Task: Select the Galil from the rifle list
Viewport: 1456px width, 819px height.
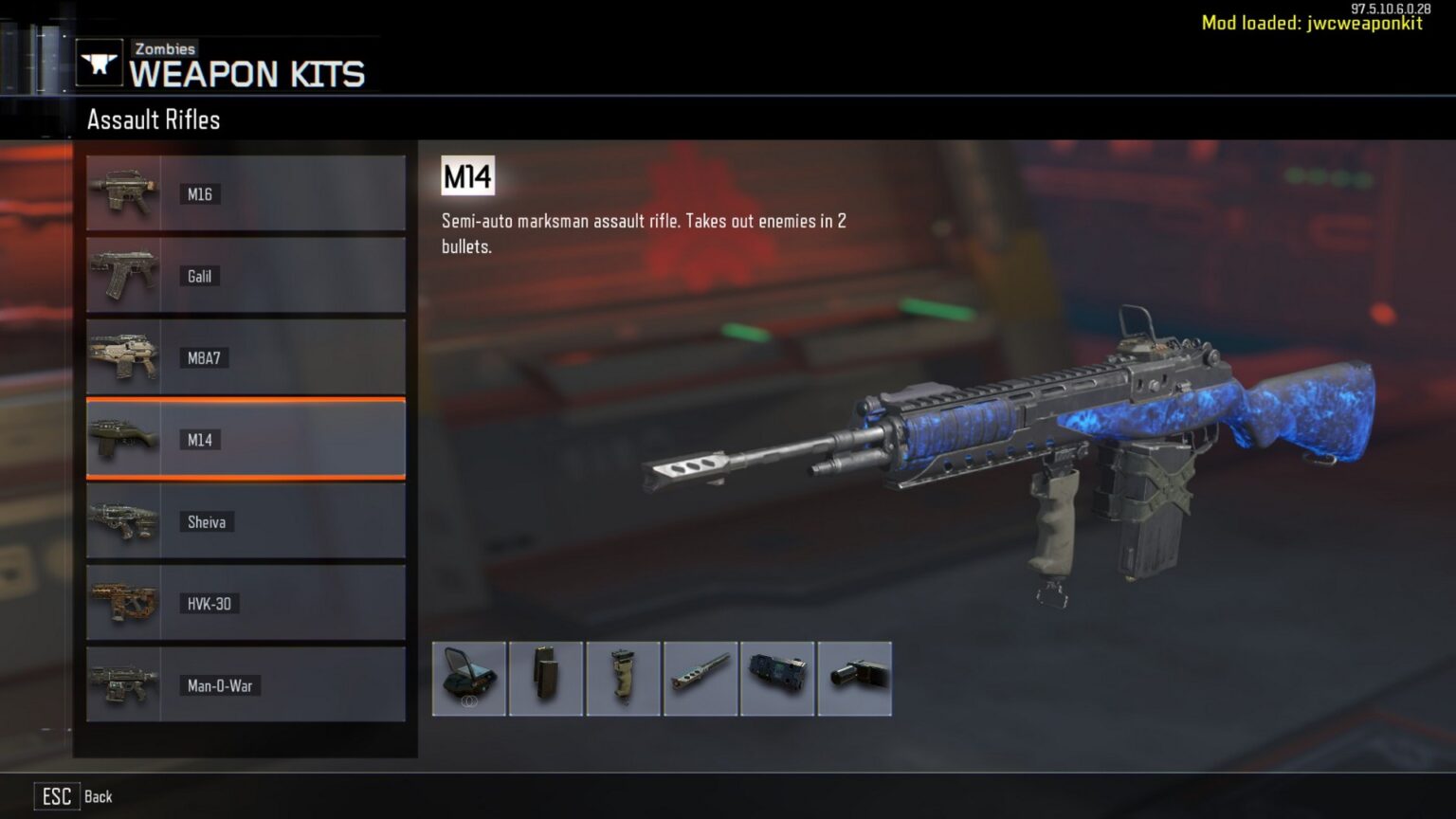Action: (x=246, y=275)
